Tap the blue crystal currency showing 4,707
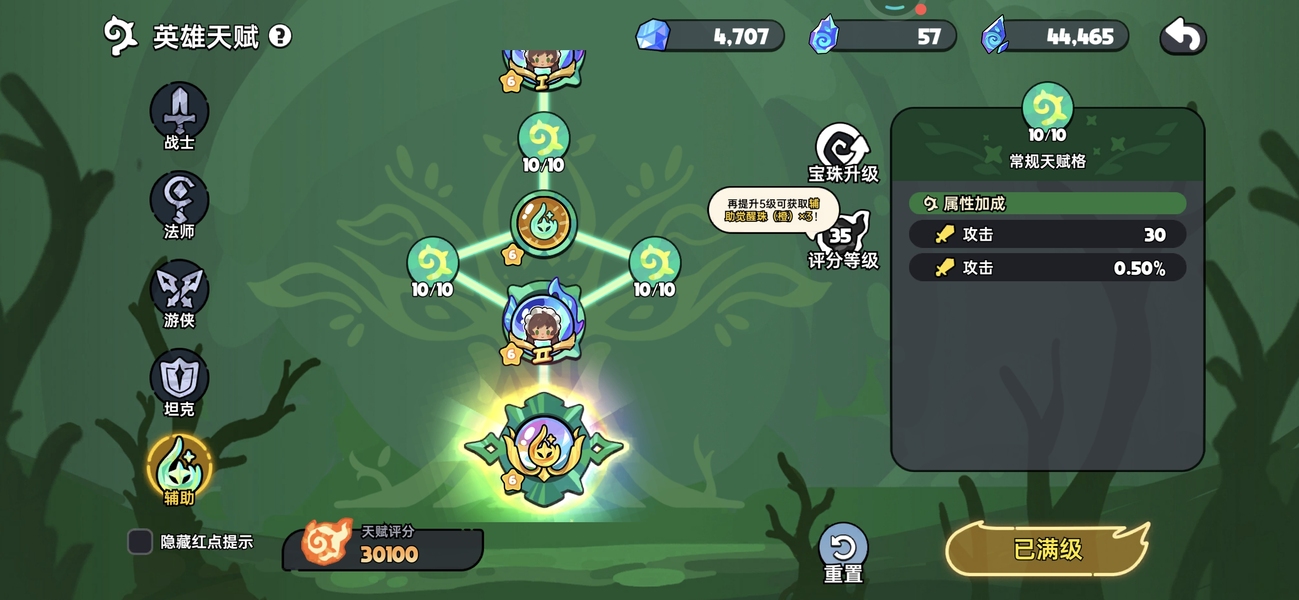This screenshot has width=1299, height=600. 711,37
